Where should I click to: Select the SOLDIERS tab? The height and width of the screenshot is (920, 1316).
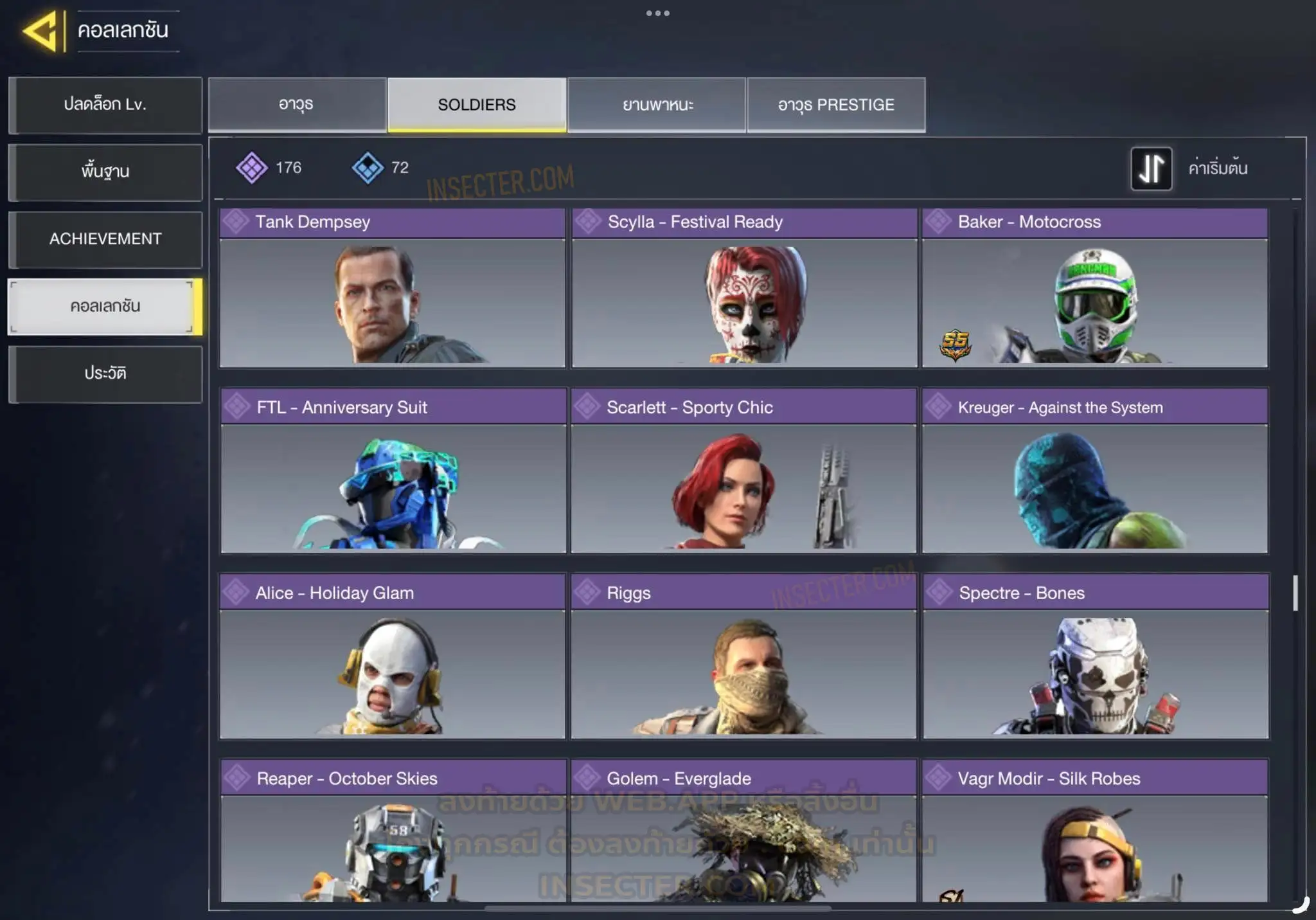pos(477,105)
